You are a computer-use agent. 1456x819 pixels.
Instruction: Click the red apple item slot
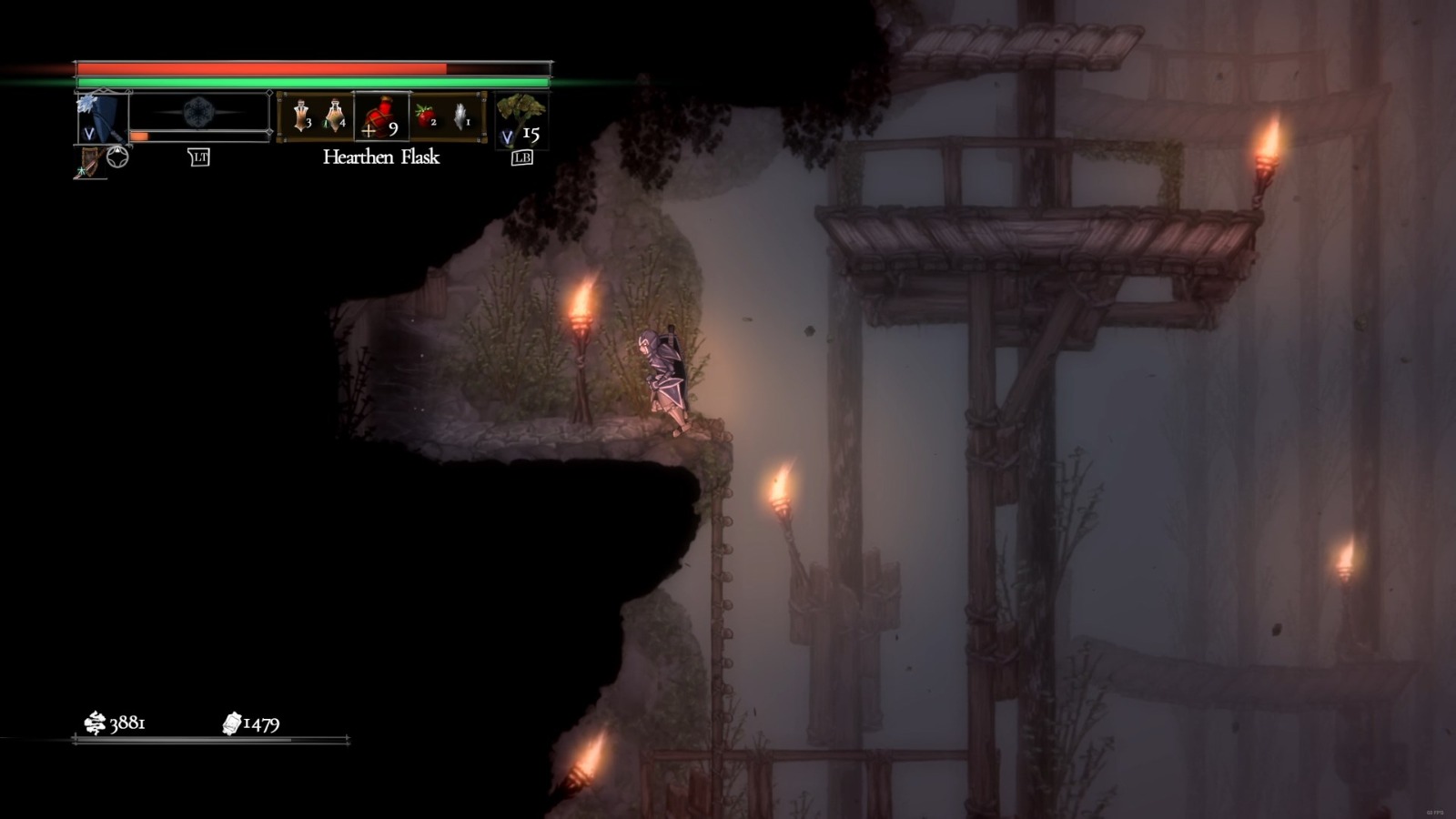(x=424, y=116)
